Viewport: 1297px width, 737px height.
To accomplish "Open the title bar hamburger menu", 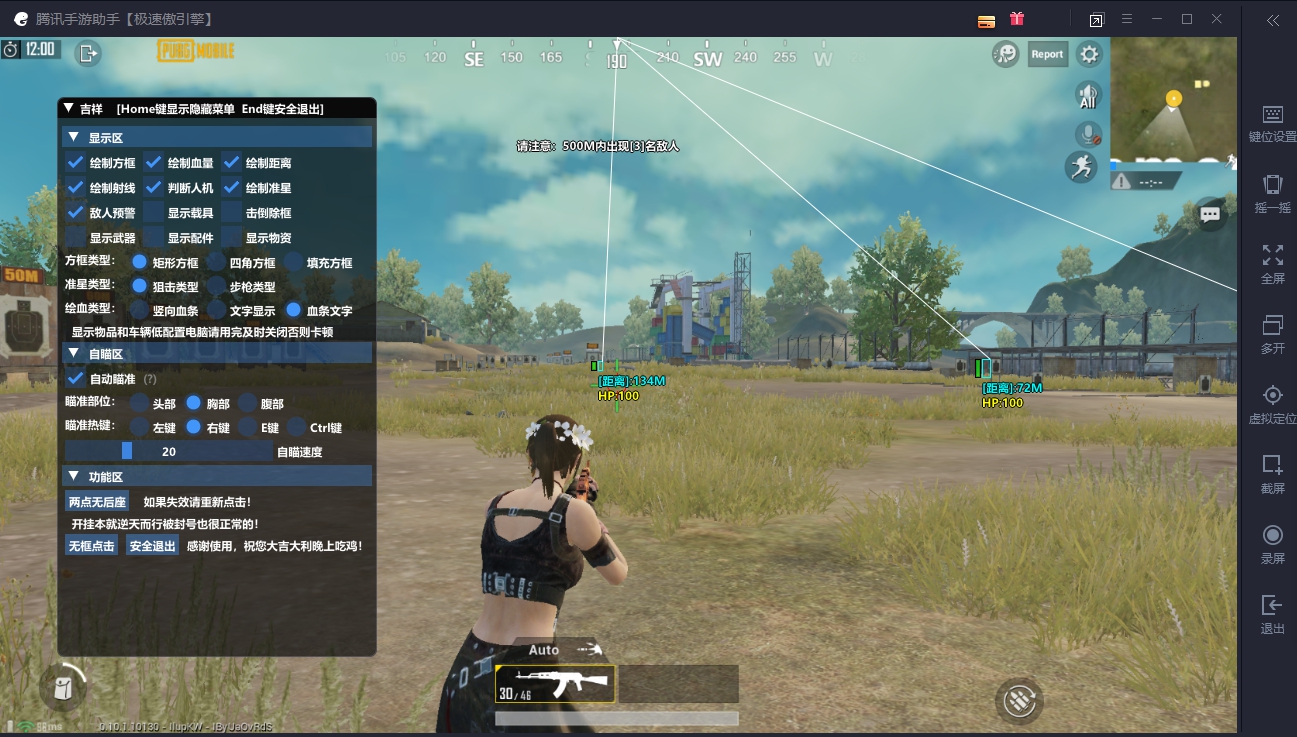I will (x=1128, y=19).
